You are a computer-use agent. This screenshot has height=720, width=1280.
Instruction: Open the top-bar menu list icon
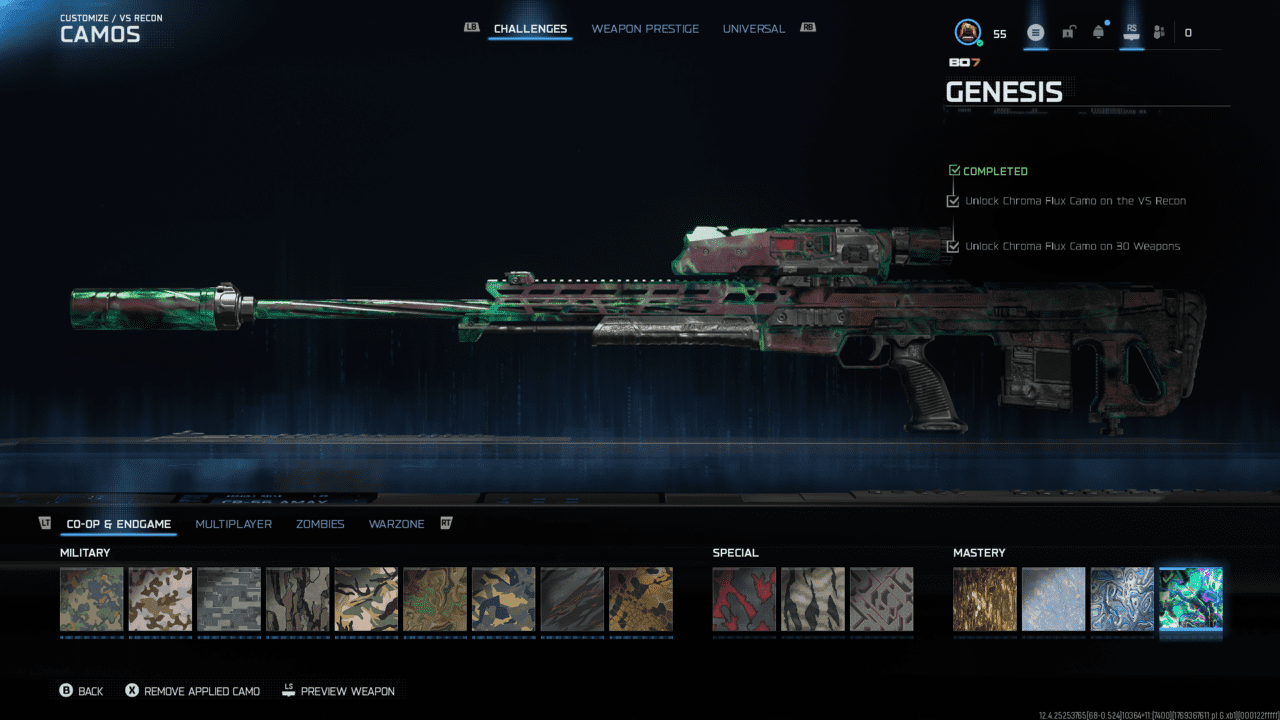[1036, 33]
